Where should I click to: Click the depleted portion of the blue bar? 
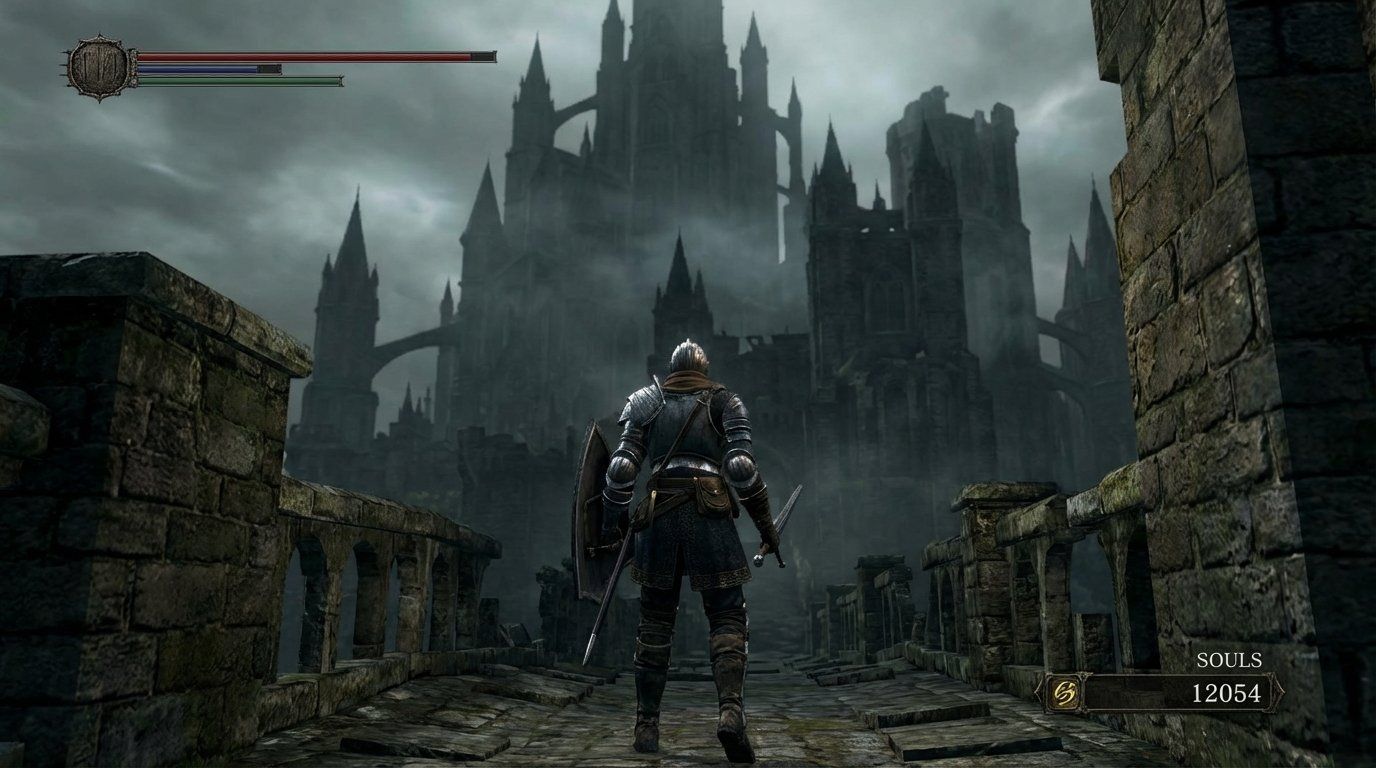tap(267, 69)
